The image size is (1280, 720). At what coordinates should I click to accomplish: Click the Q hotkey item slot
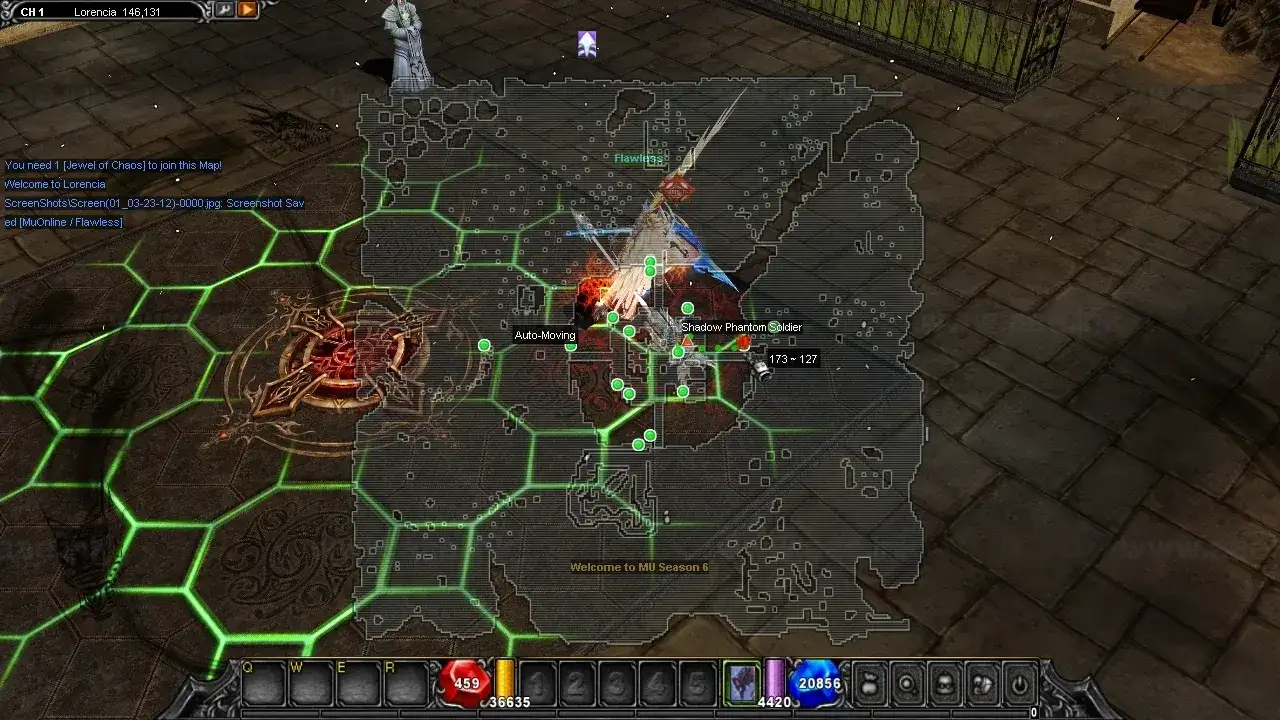click(x=262, y=684)
